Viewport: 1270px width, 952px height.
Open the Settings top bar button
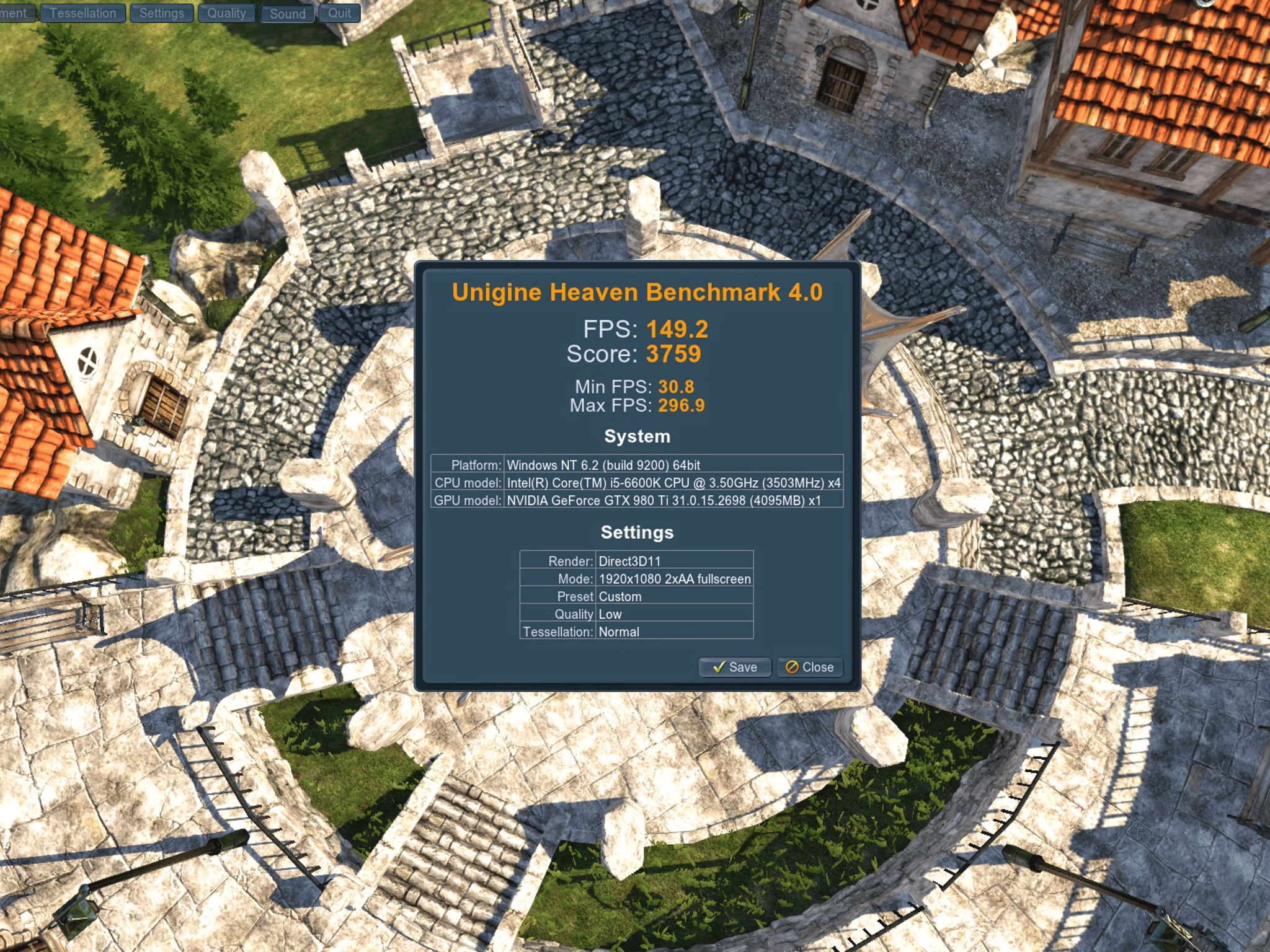tap(161, 13)
